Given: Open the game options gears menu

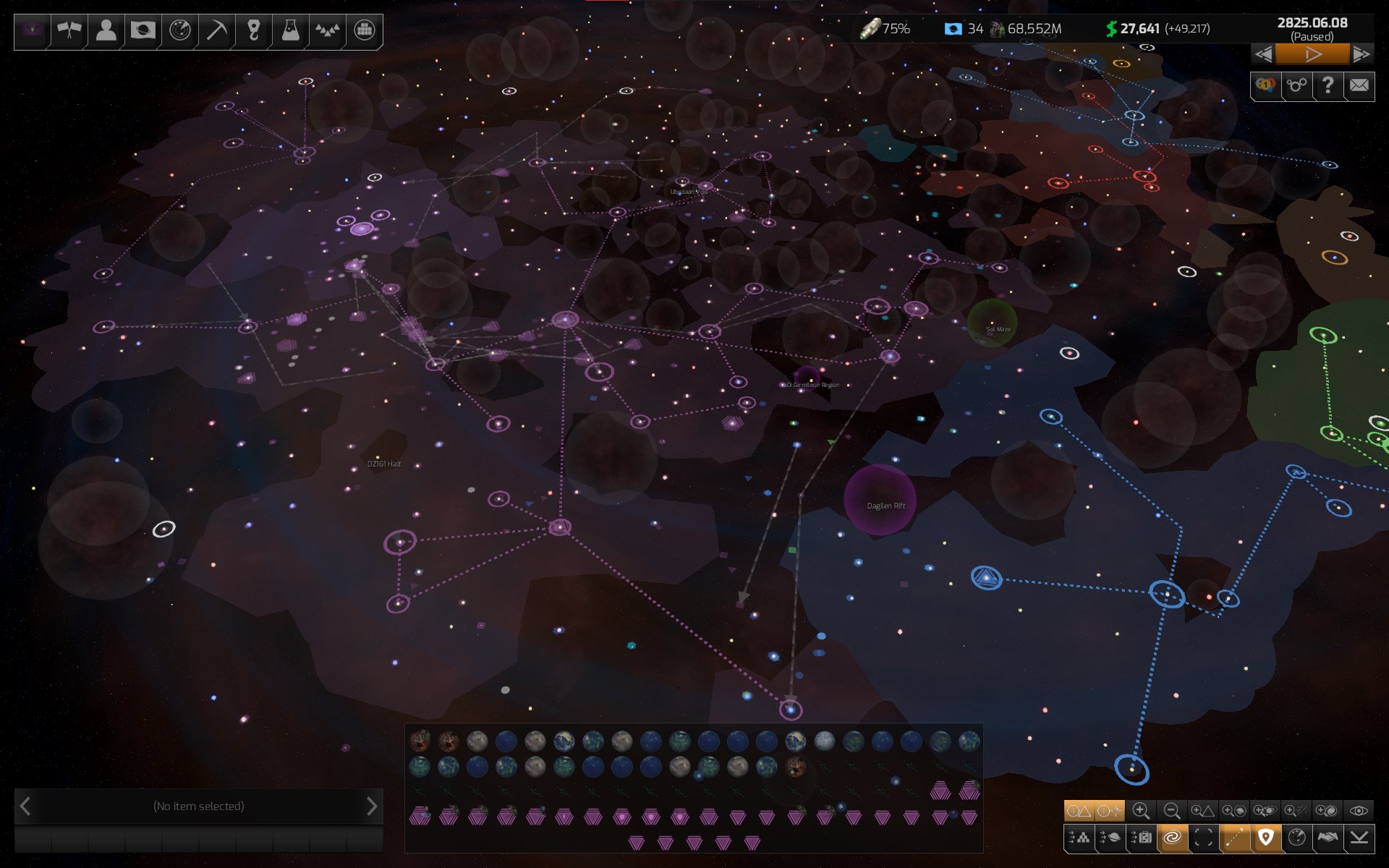Looking at the screenshot, I should [1296, 86].
